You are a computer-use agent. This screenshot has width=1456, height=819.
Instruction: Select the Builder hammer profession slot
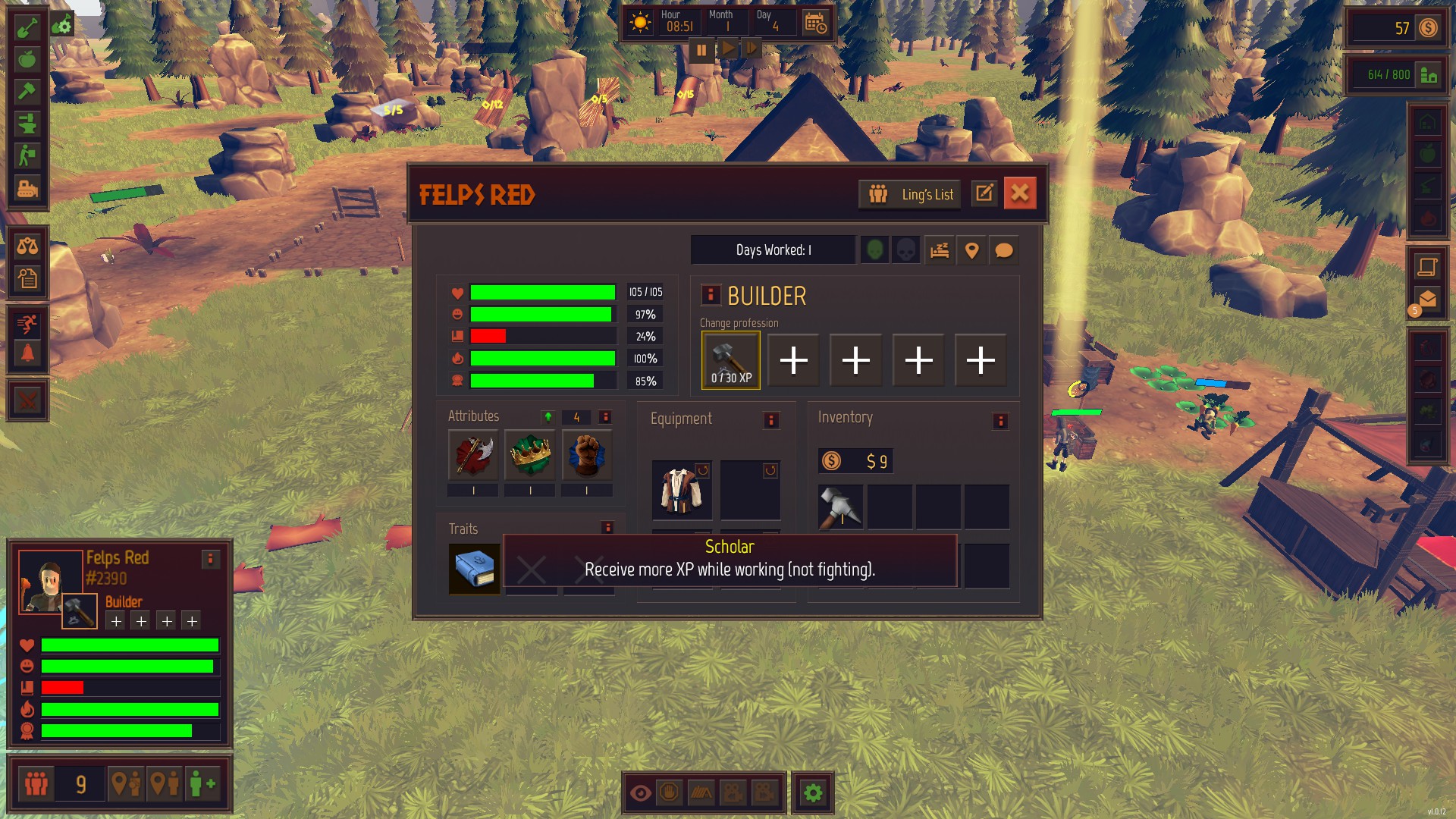click(x=731, y=360)
